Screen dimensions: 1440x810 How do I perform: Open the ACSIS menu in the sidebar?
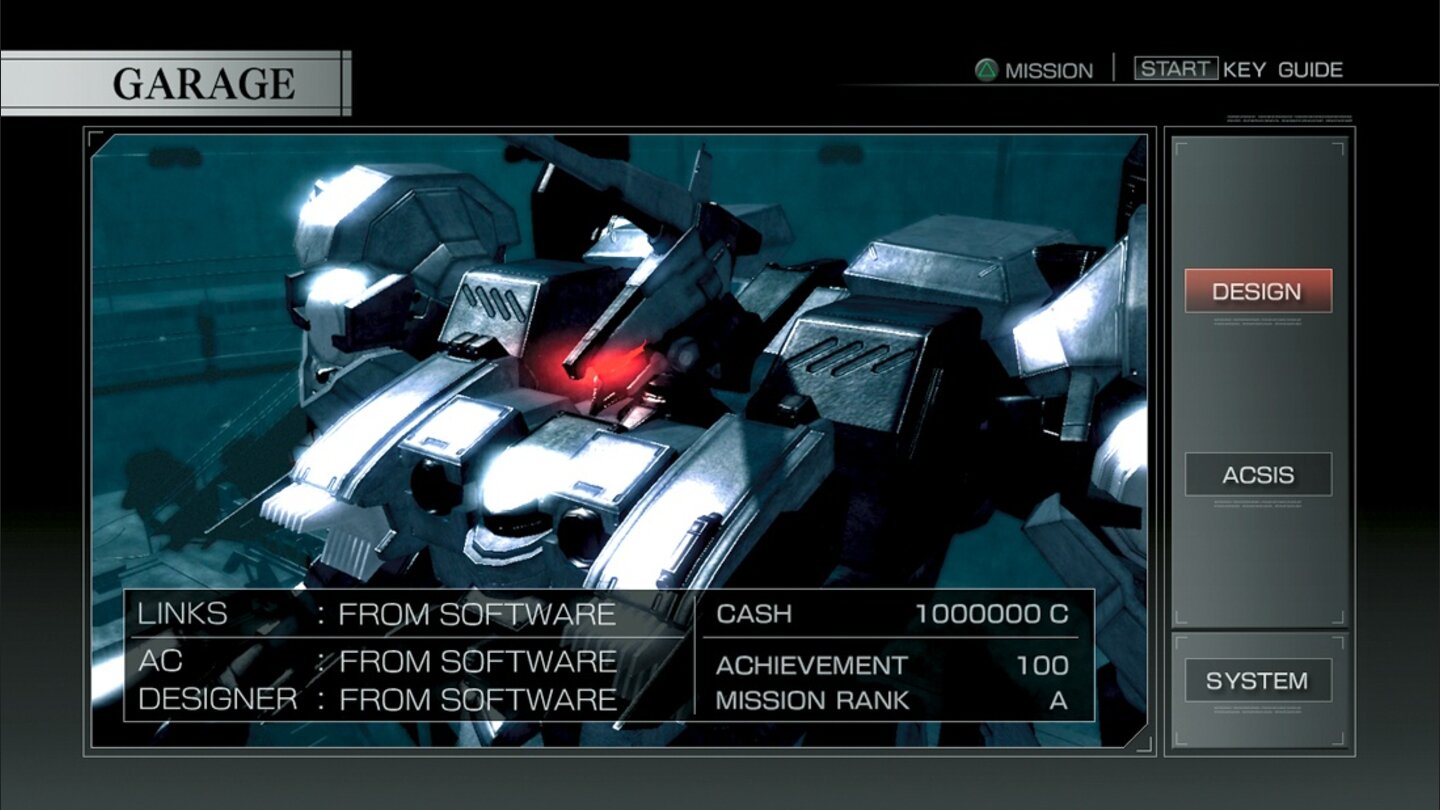click(x=1258, y=474)
